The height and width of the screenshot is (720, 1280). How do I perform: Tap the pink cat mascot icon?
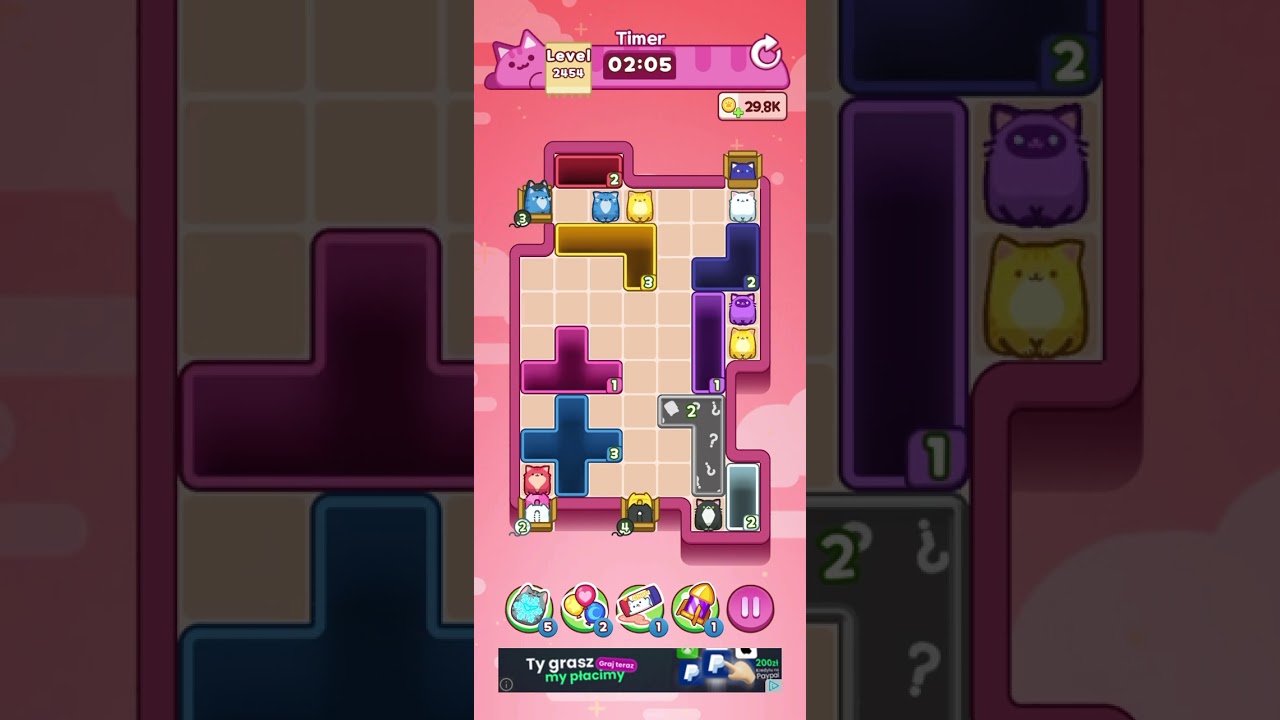coord(513,60)
